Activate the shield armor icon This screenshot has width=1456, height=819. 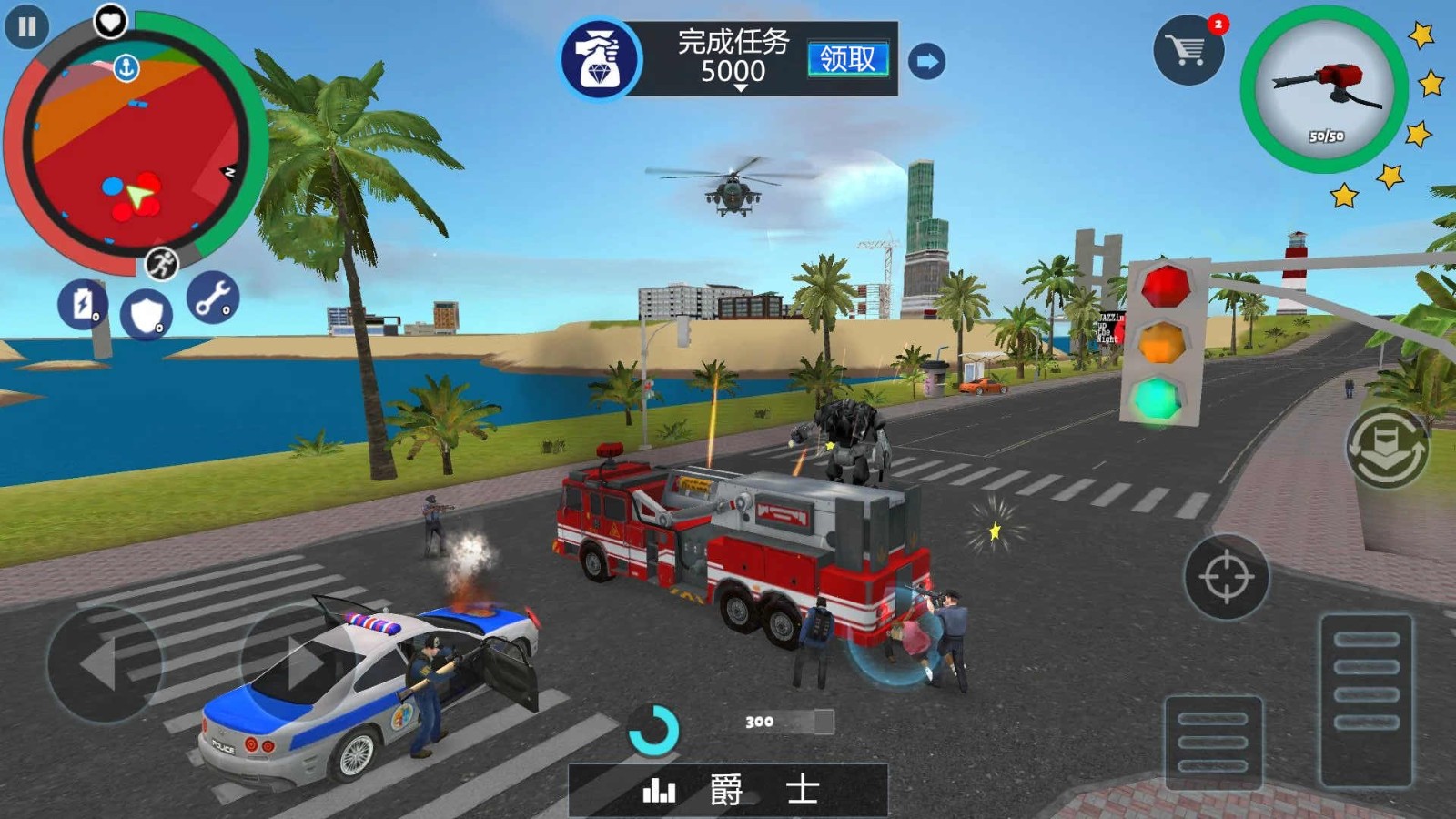[x=146, y=313]
